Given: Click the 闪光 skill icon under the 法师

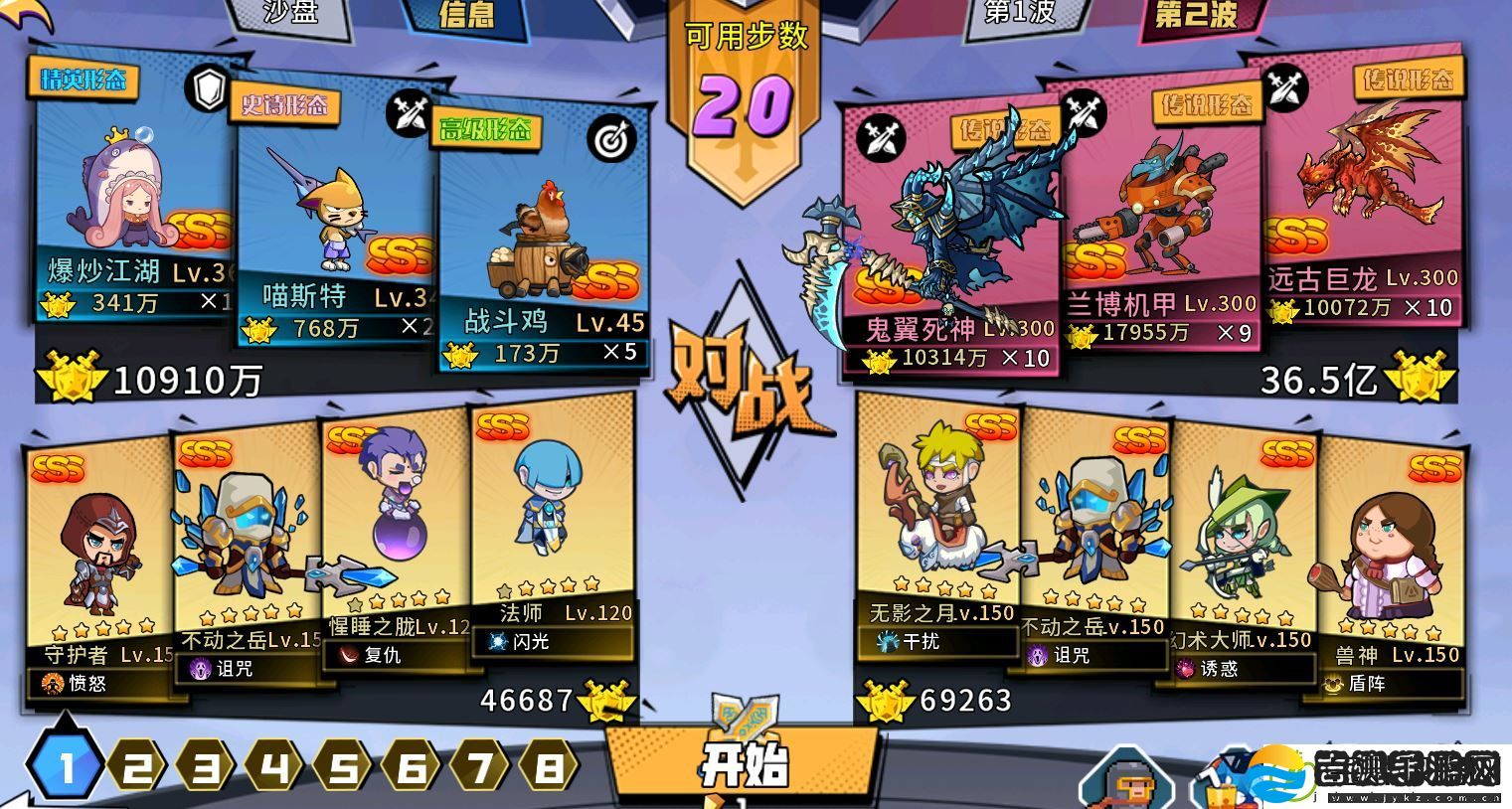Looking at the screenshot, I should coord(492,642).
